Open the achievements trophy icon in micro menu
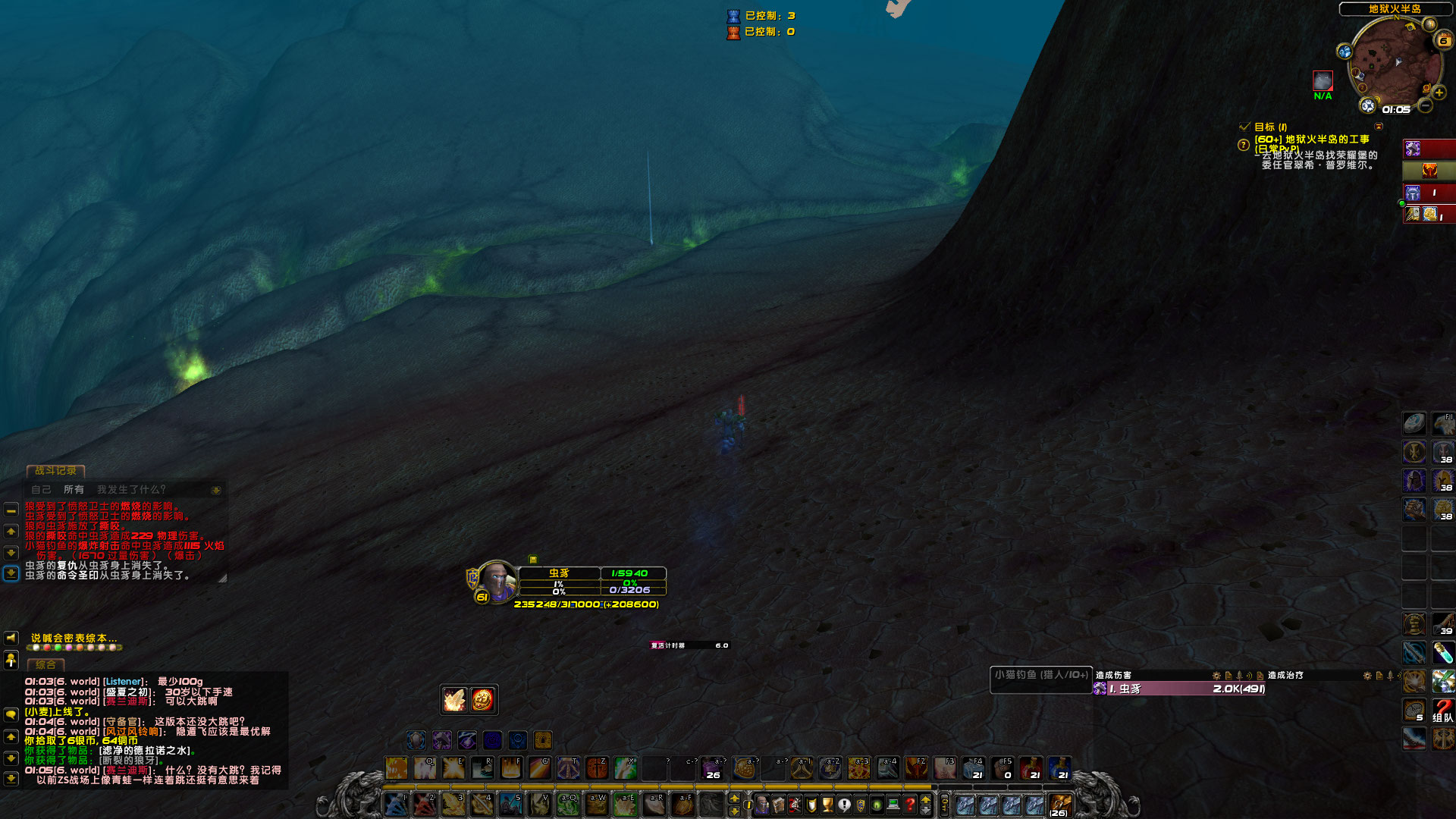Viewport: 1456px width, 819px height. coord(826,805)
